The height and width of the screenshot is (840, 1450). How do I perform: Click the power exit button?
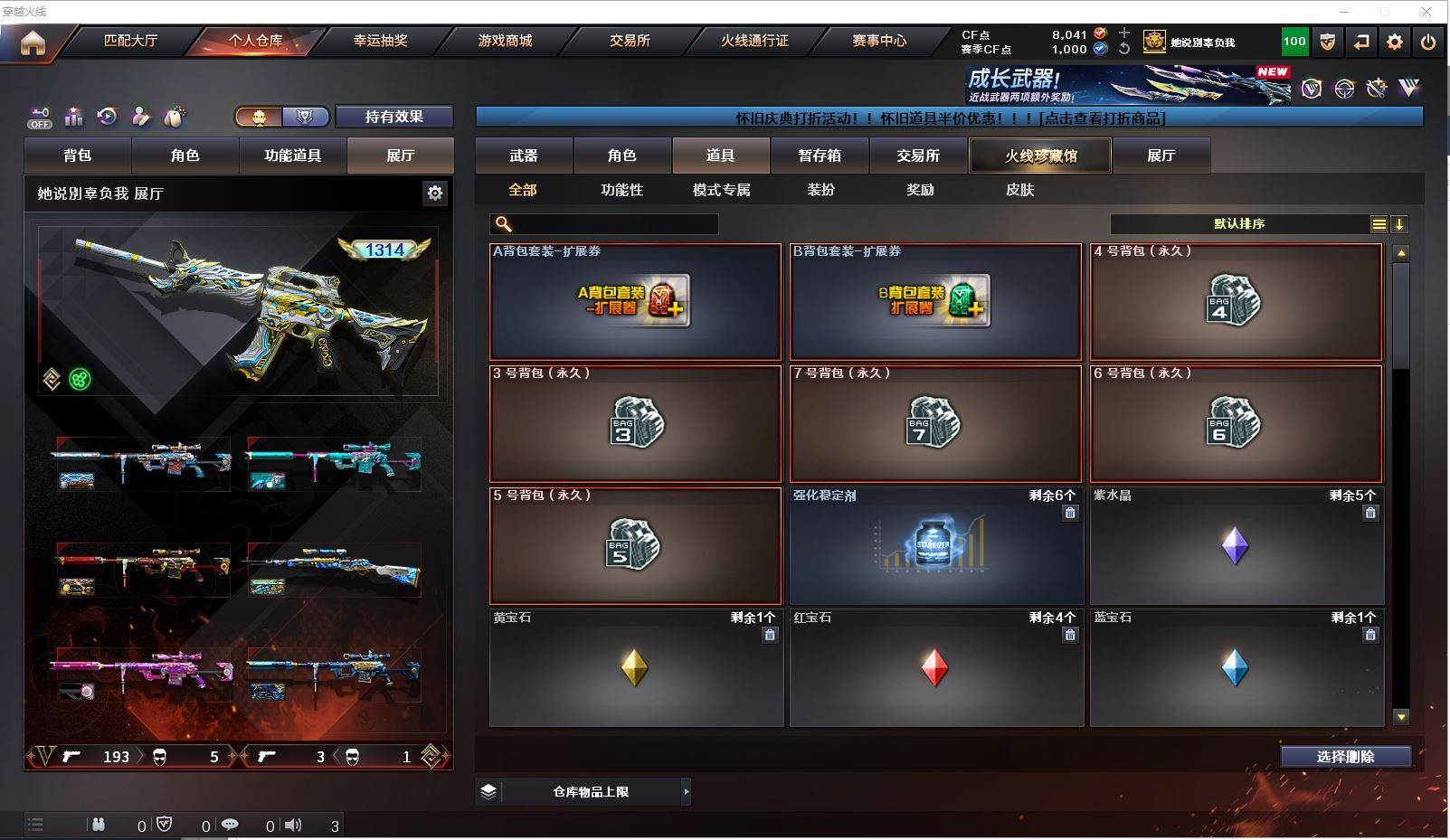(x=1428, y=42)
